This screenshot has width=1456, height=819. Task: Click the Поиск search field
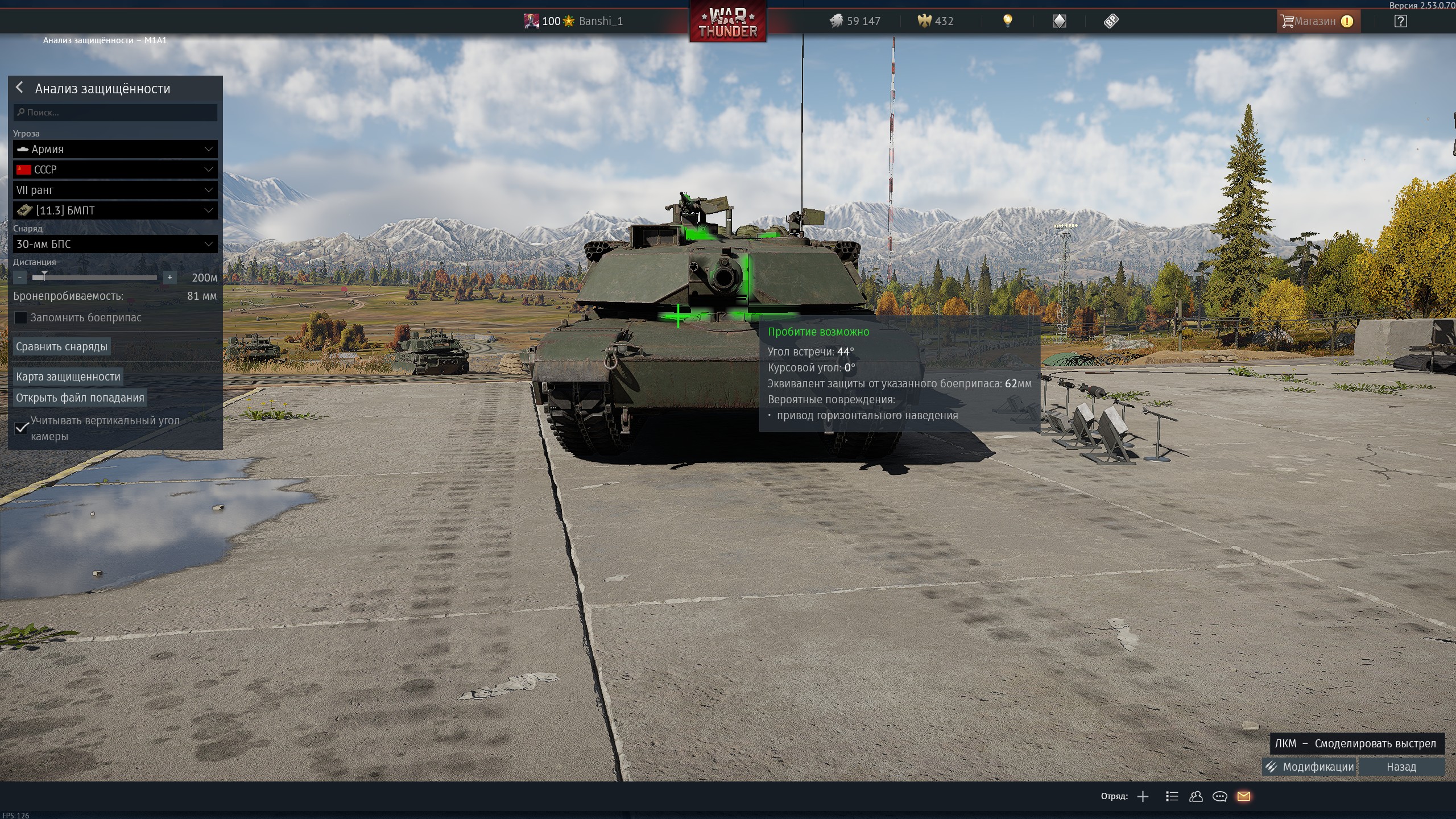tap(115, 113)
